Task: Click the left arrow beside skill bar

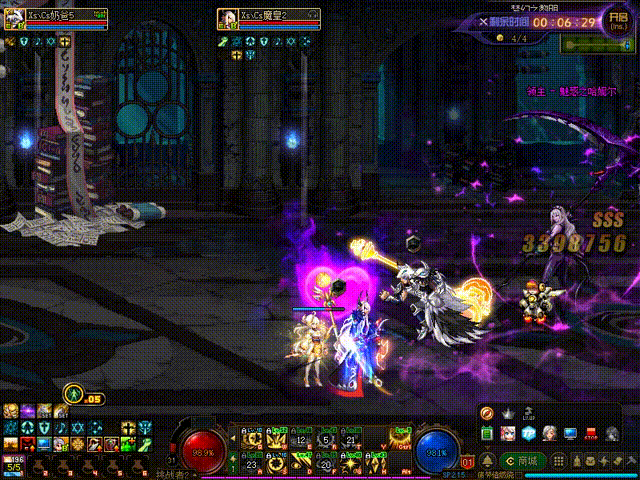Action: click(x=233, y=438)
